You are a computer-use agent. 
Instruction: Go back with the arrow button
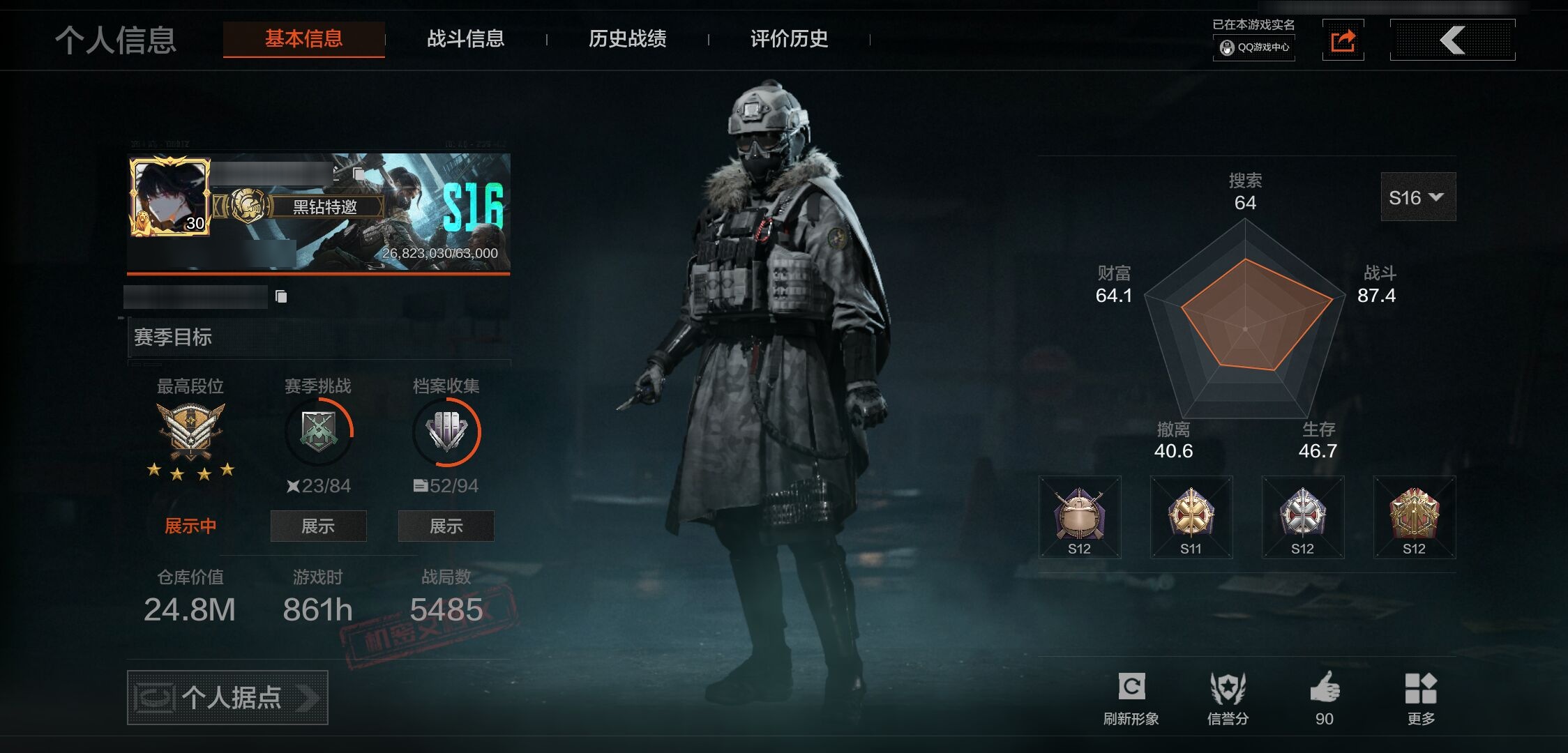coord(1452,40)
